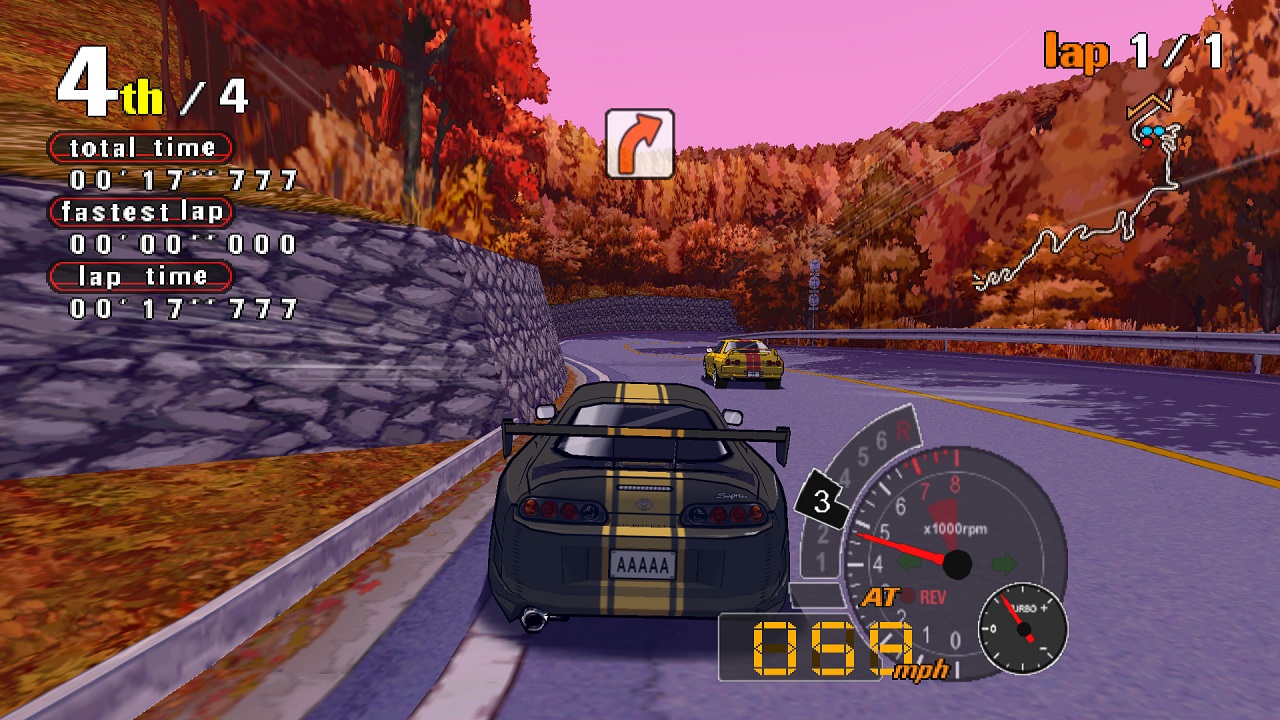This screenshot has width=1280, height=720.
Task: Click the right-turn arrow warning icon
Action: point(640,144)
